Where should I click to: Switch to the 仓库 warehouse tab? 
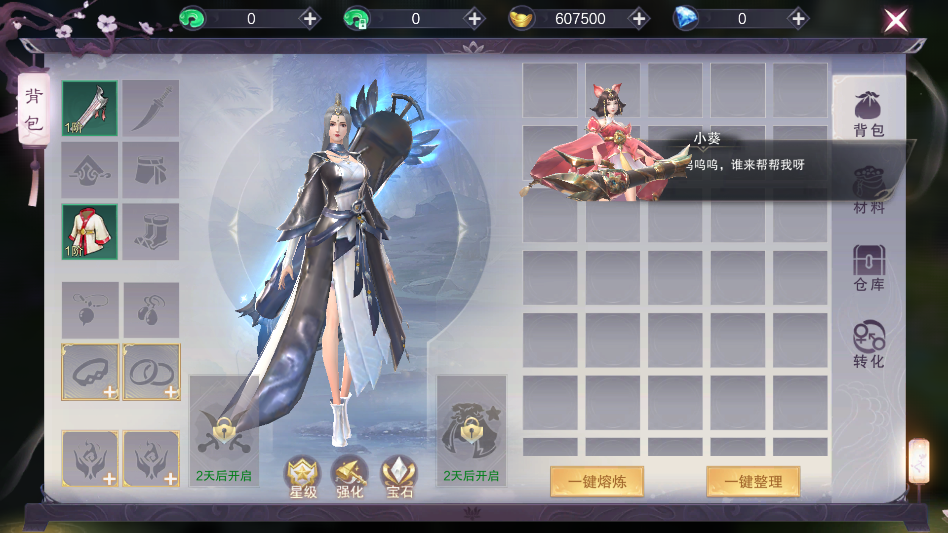[868, 268]
